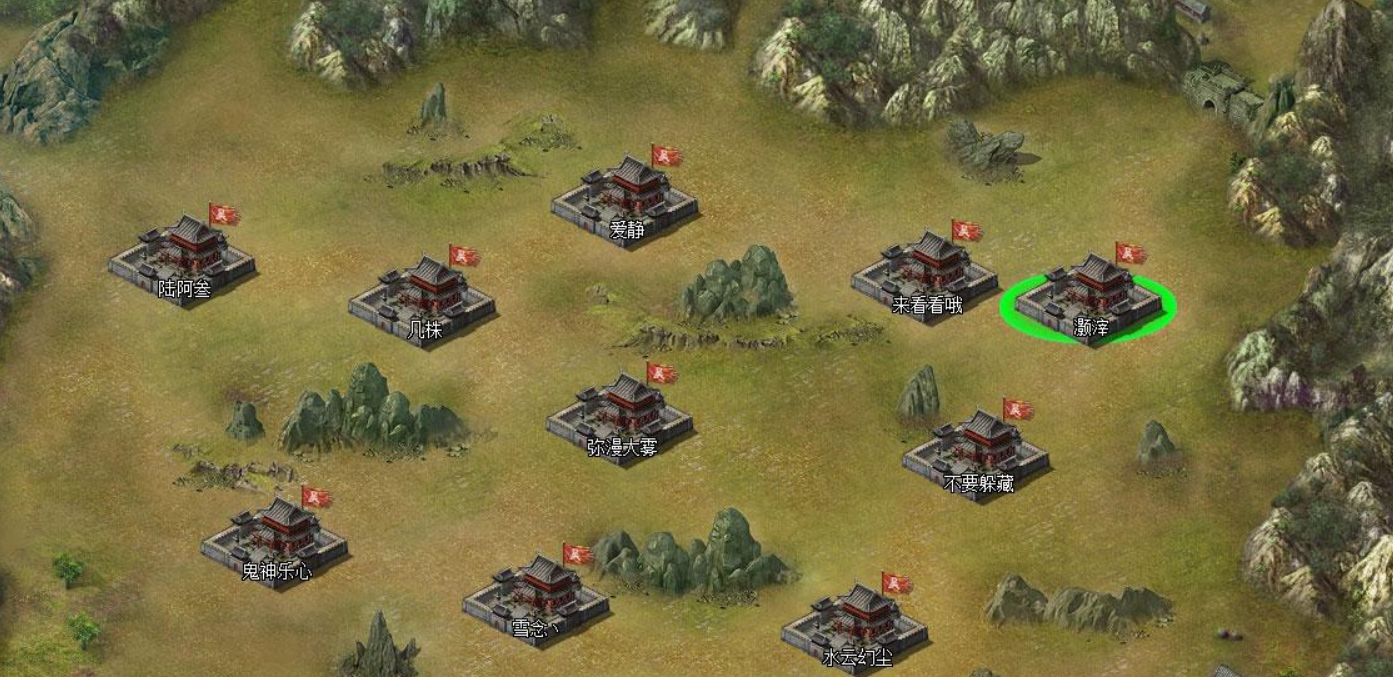Select the 来看看哦 city
The image size is (1393, 677).
tap(925, 274)
